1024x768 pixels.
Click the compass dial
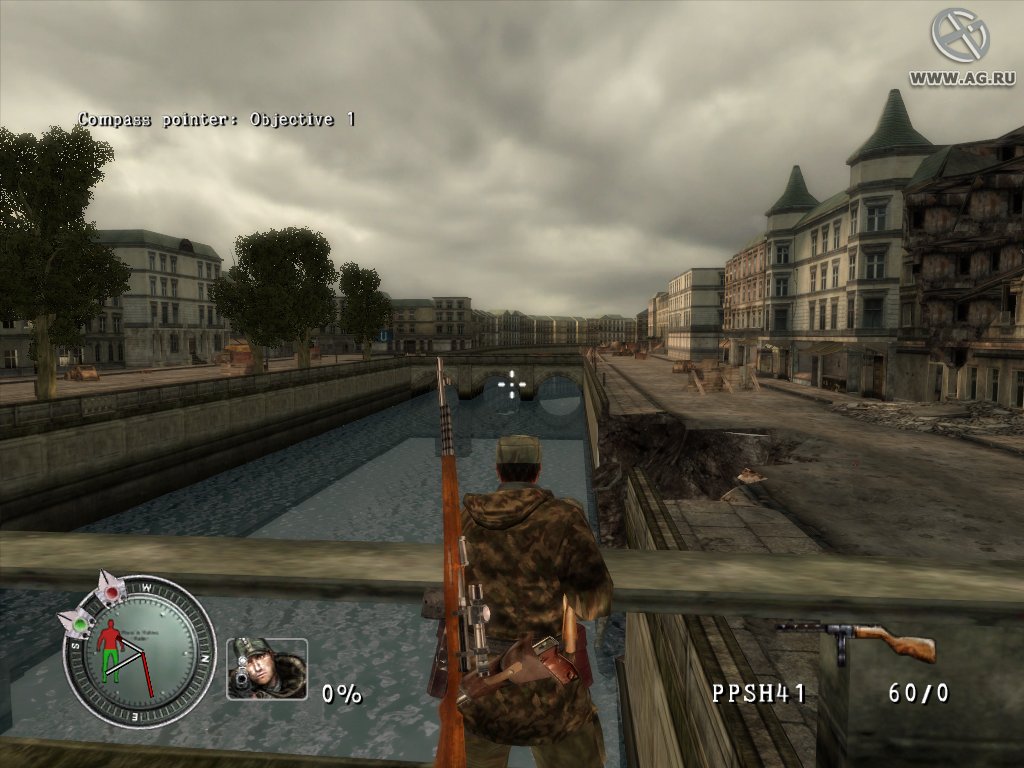point(139,653)
